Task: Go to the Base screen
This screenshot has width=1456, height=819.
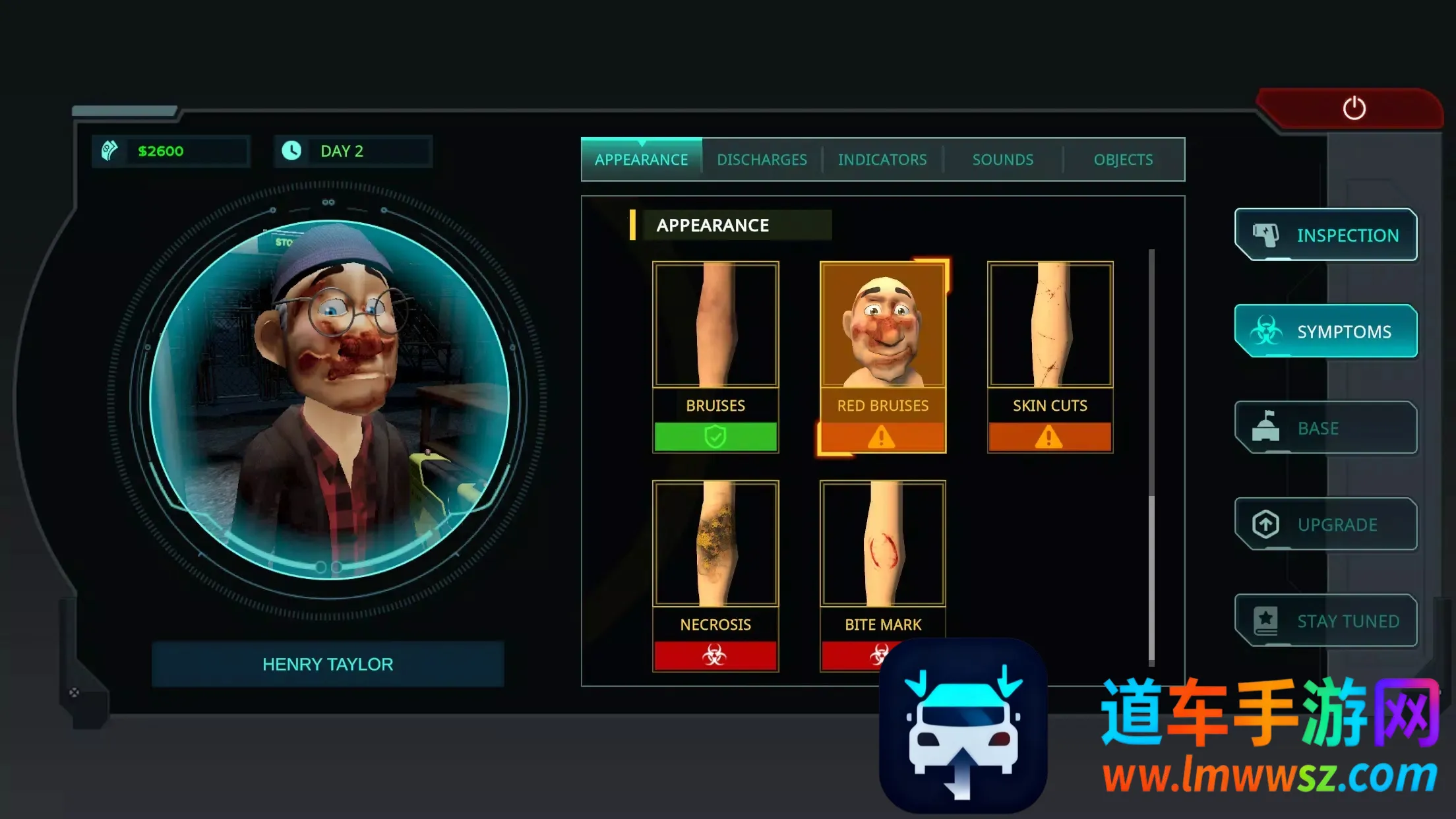Action: 1325,428
